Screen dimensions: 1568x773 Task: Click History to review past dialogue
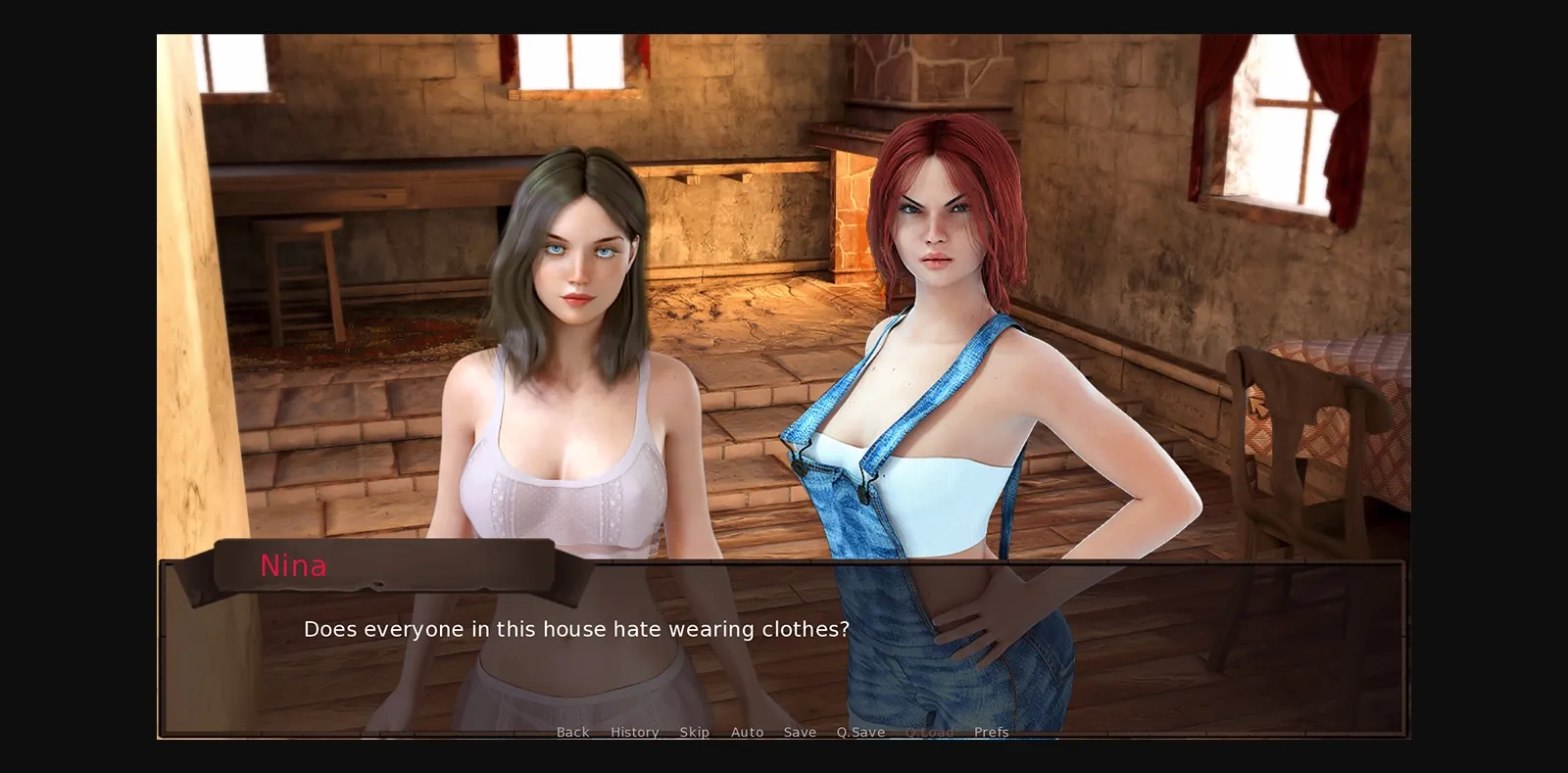(634, 732)
